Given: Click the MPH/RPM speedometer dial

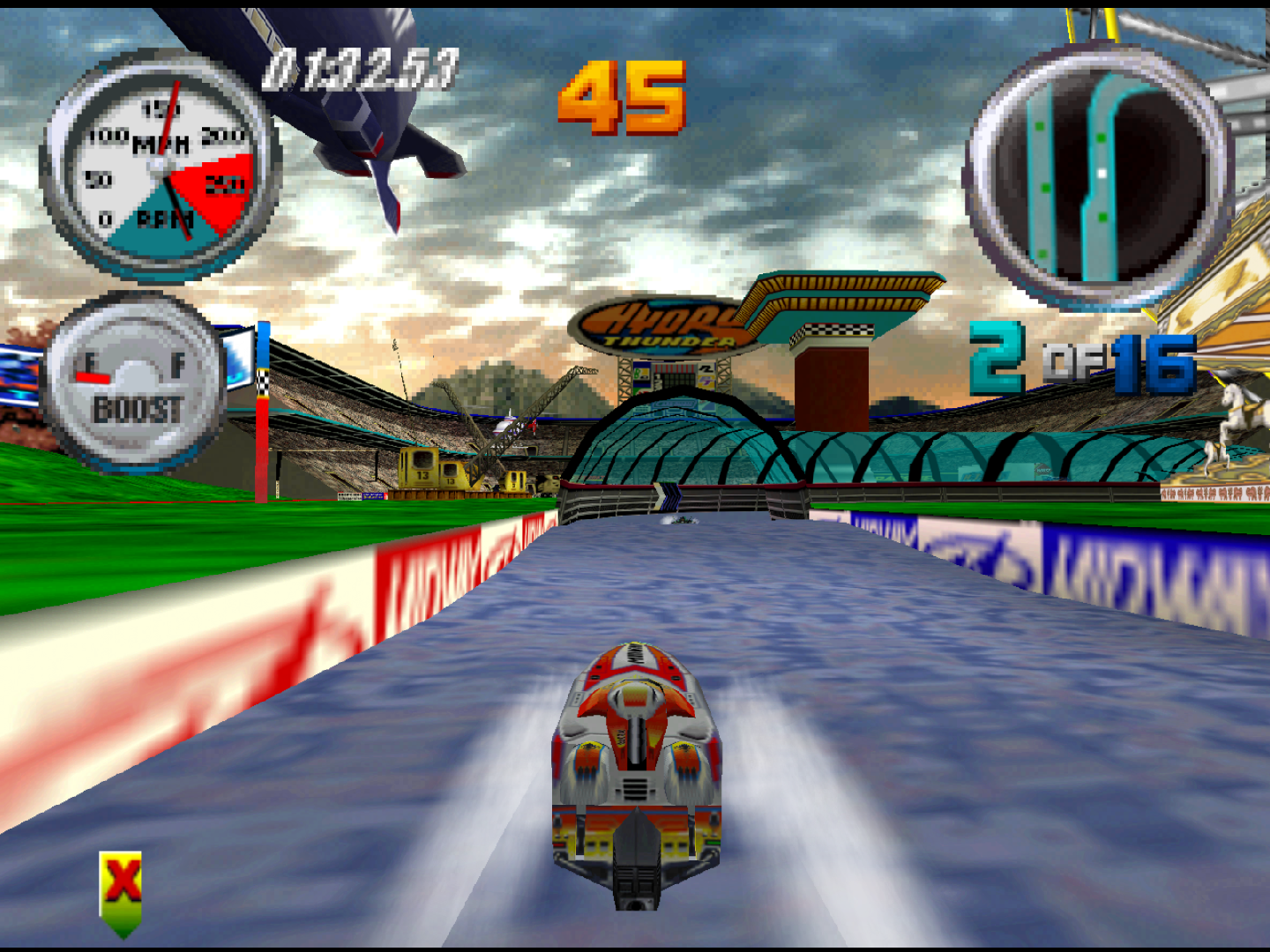Looking at the screenshot, I should [160, 167].
